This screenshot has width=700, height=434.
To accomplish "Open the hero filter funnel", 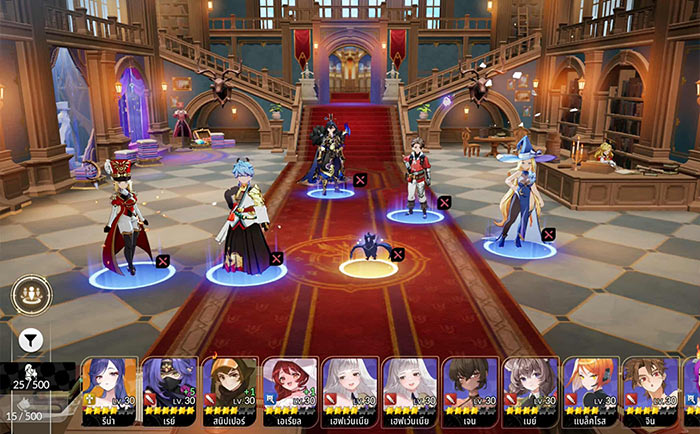I will (x=30, y=339).
